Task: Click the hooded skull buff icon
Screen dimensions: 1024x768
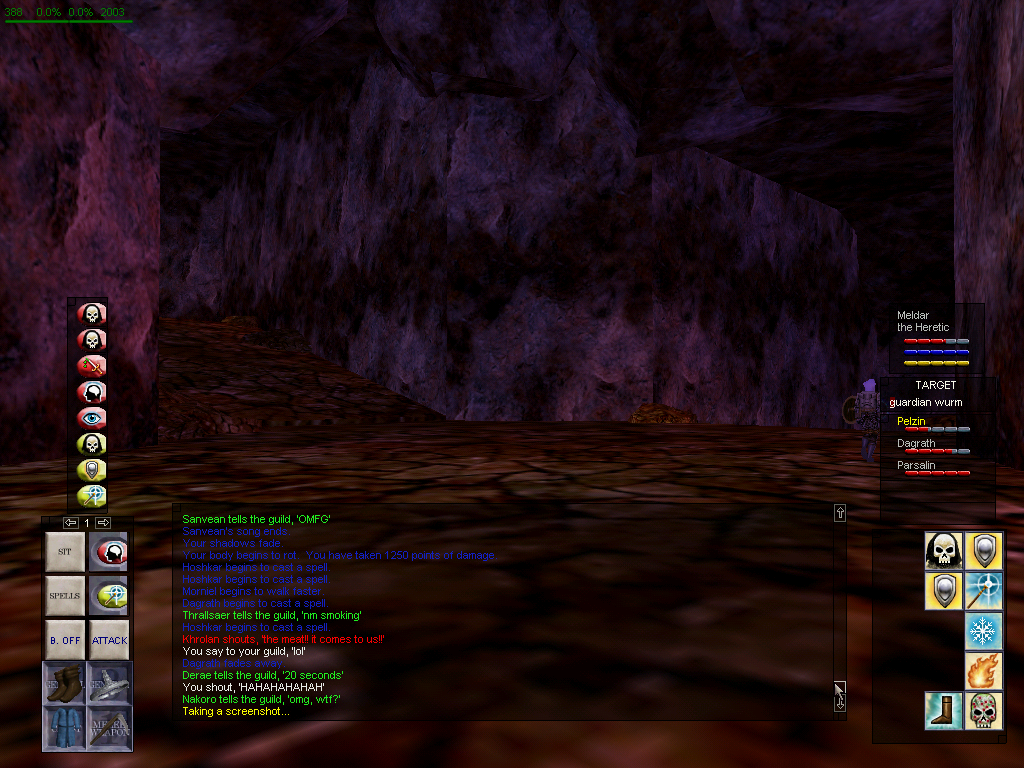Action: (943, 550)
